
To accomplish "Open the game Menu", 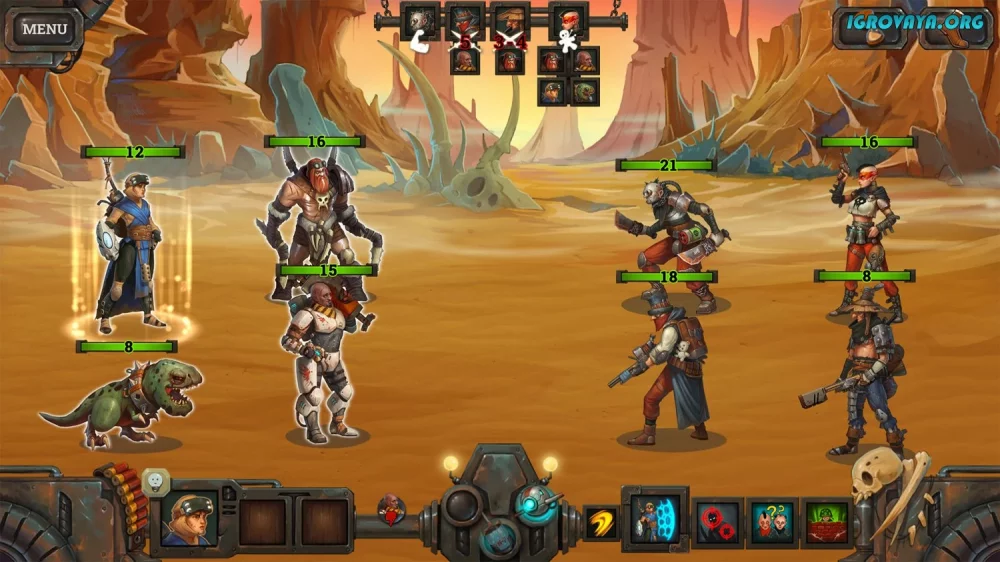I will click(x=44, y=29).
